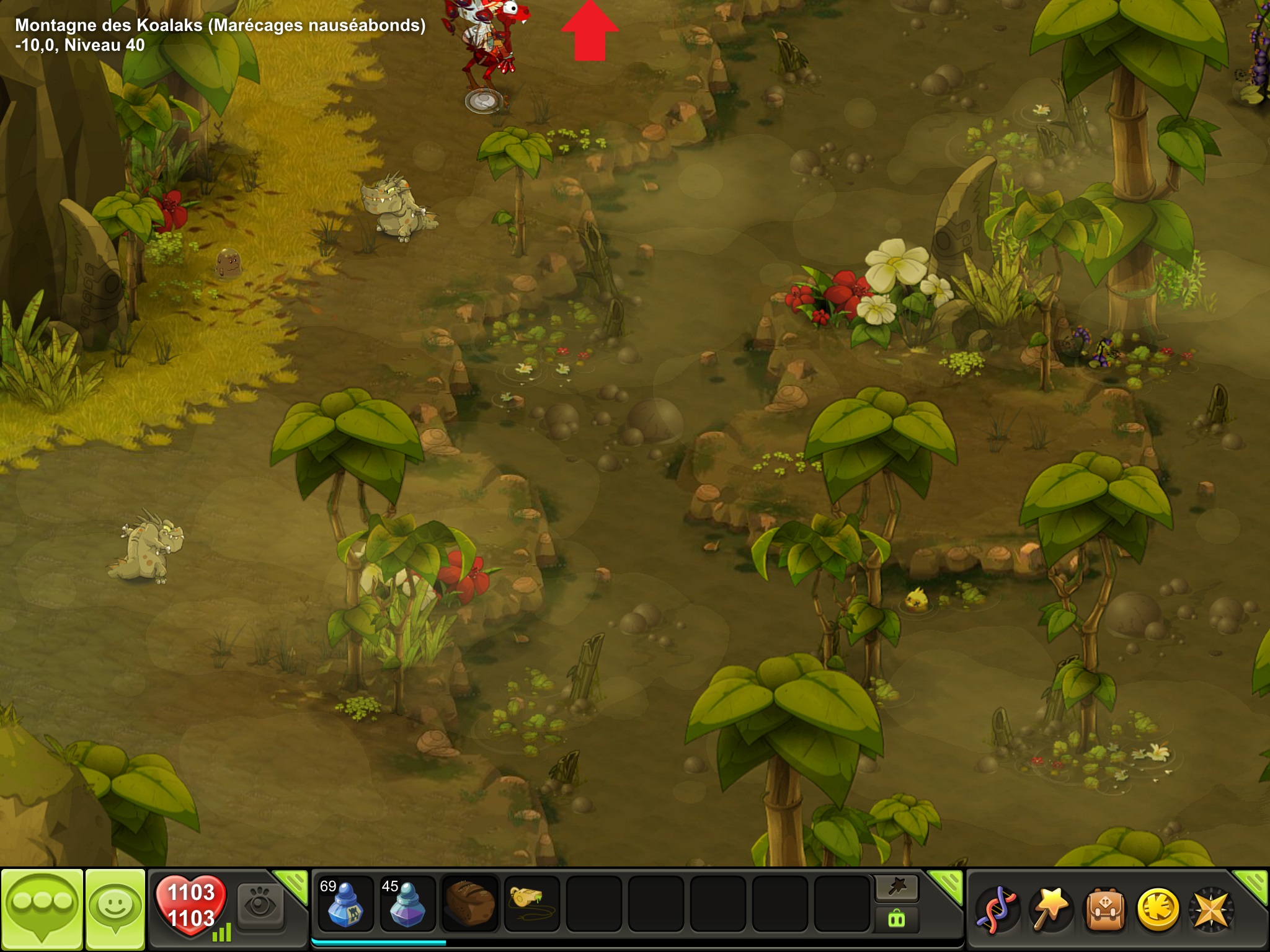Switch shortcut bar to spells wand
Viewport: 1270px width, 952px height.
[x=897, y=888]
